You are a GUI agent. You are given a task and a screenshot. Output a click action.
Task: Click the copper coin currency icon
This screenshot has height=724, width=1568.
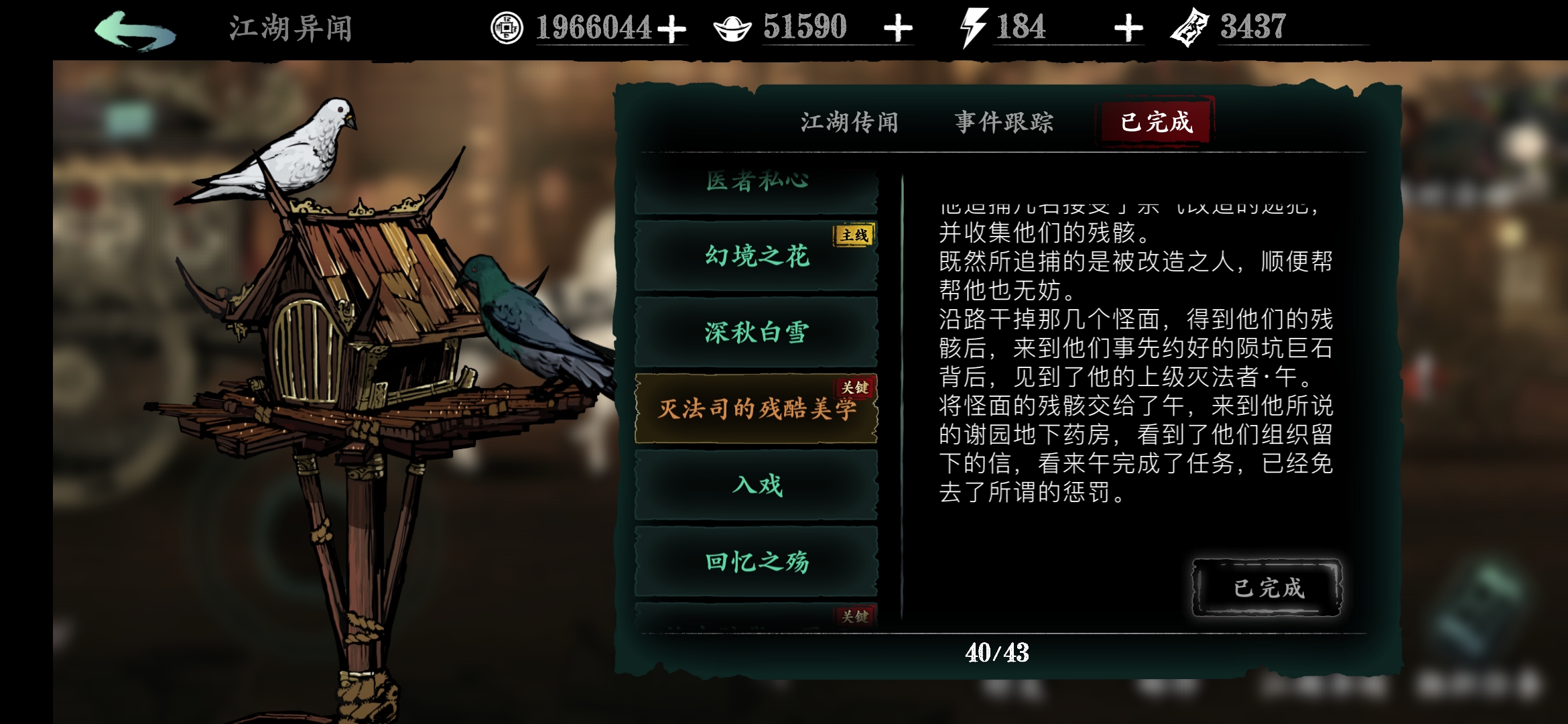[x=507, y=27]
